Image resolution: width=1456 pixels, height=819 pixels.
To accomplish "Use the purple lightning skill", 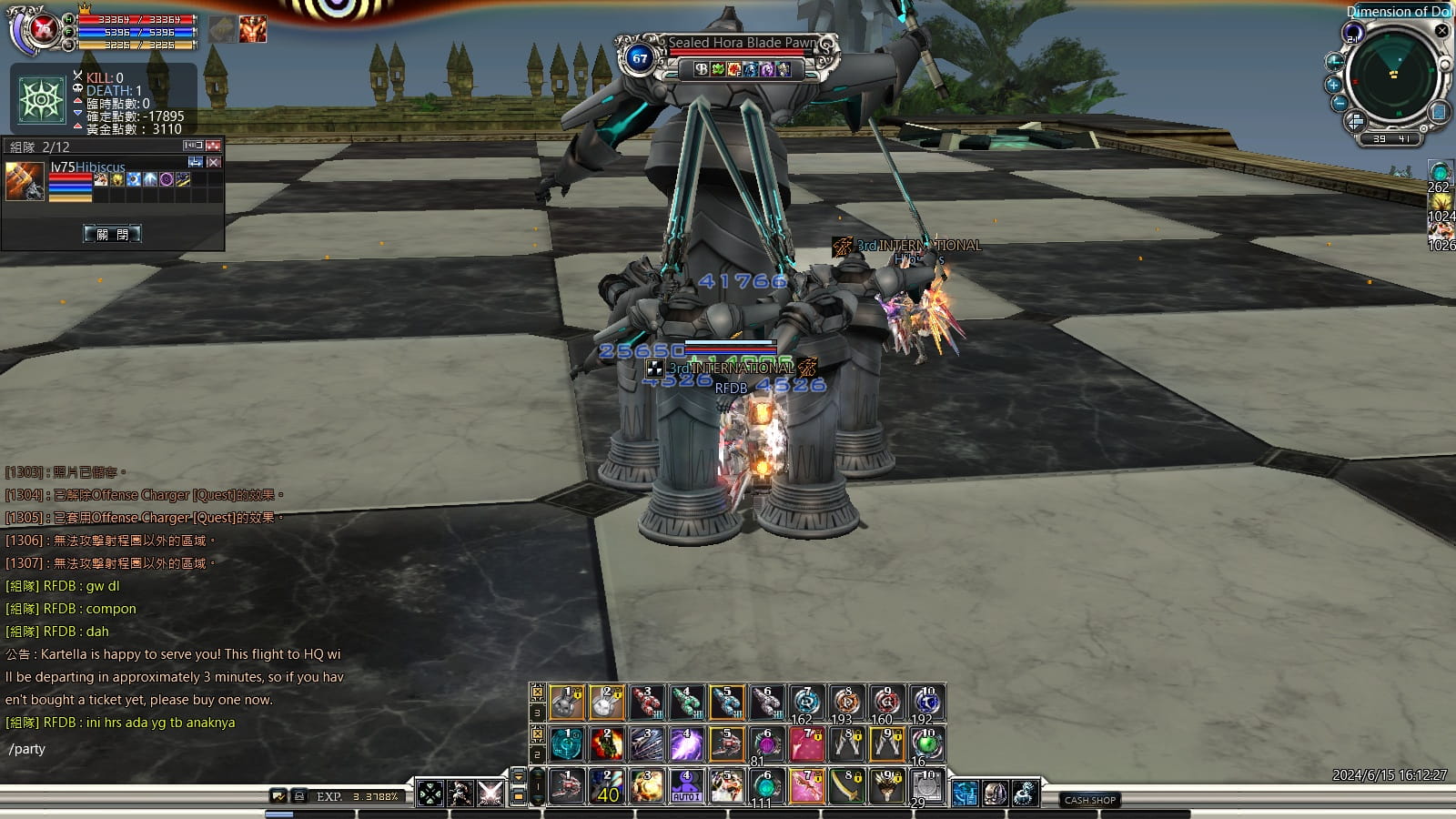I will (x=686, y=744).
